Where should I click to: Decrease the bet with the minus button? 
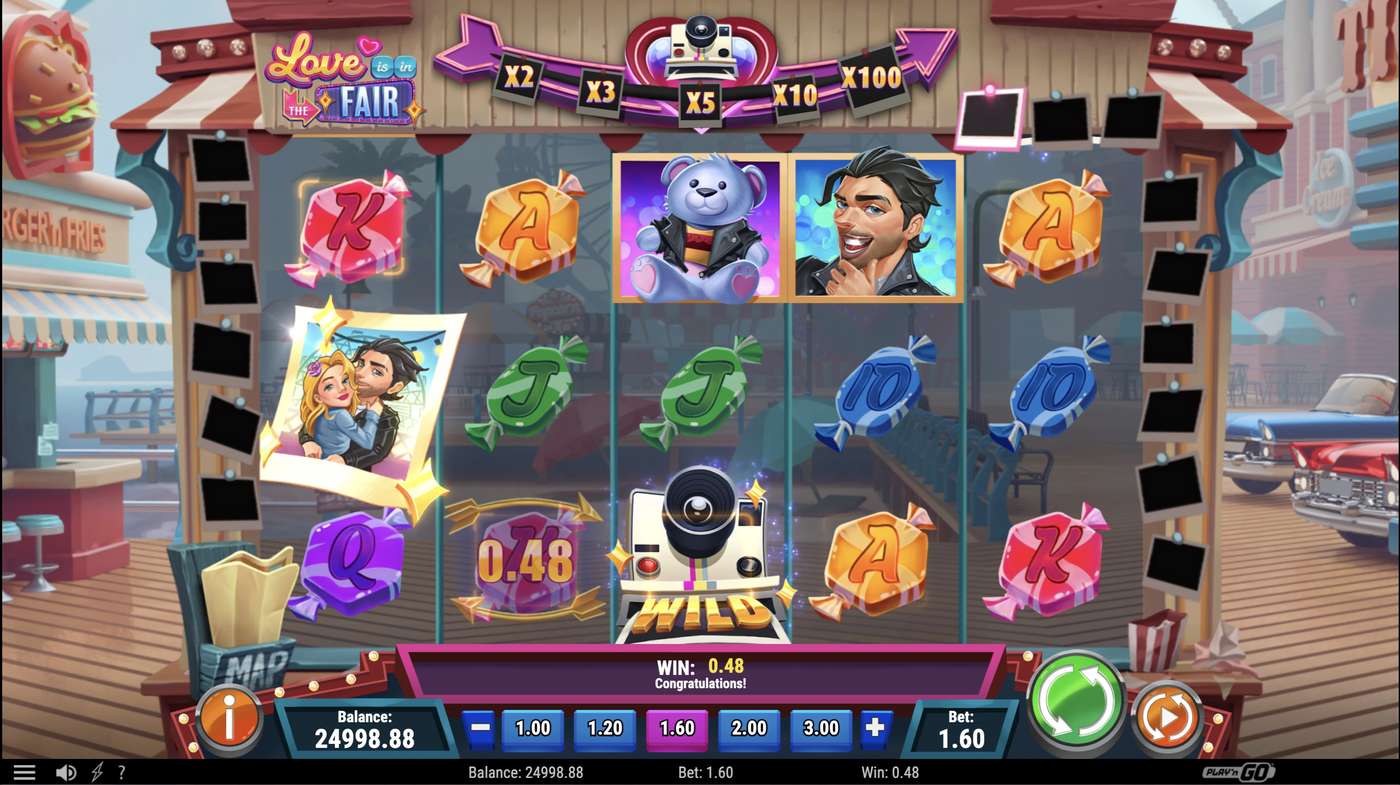(x=482, y=729)
